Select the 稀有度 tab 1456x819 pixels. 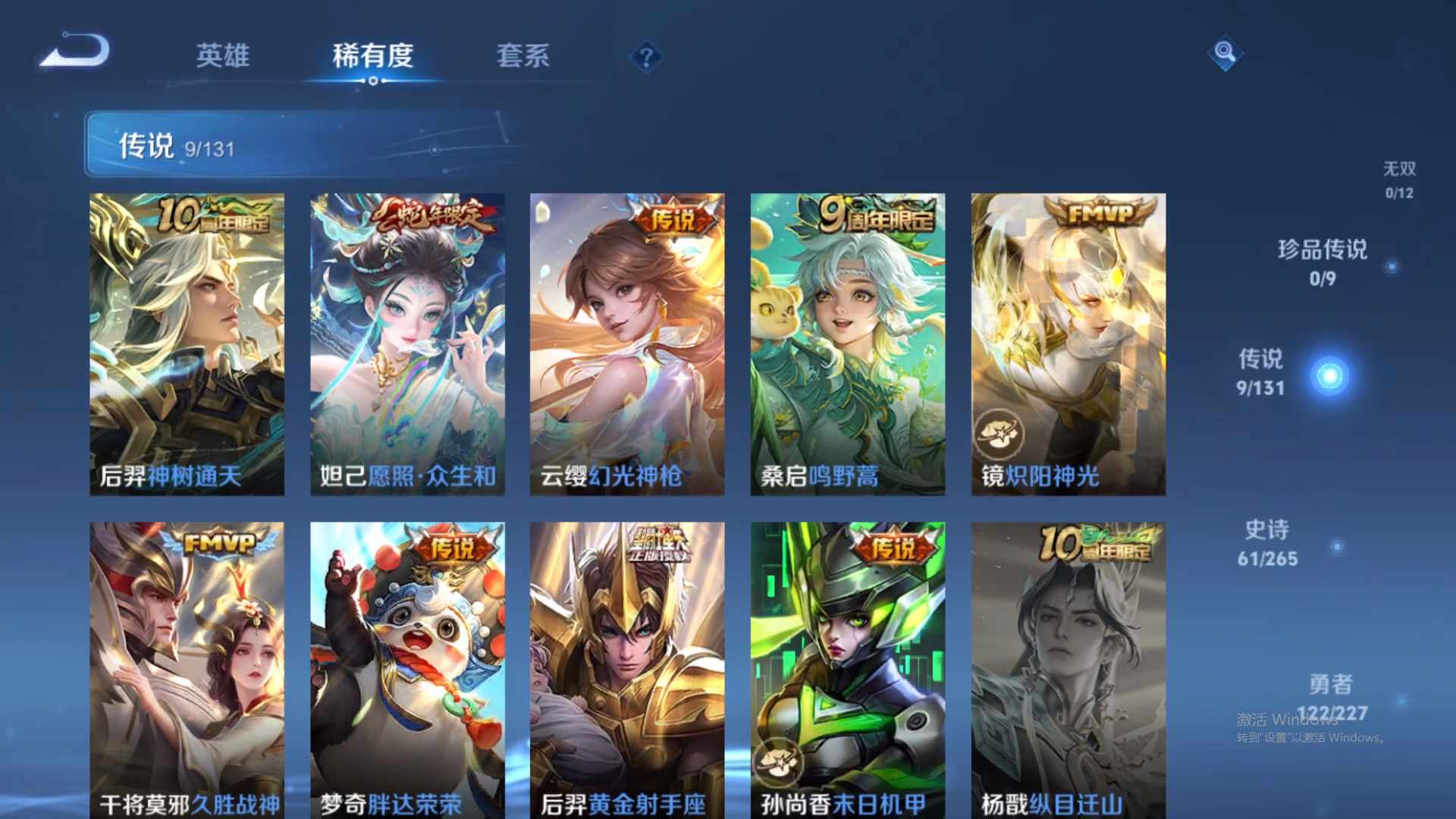372,55
